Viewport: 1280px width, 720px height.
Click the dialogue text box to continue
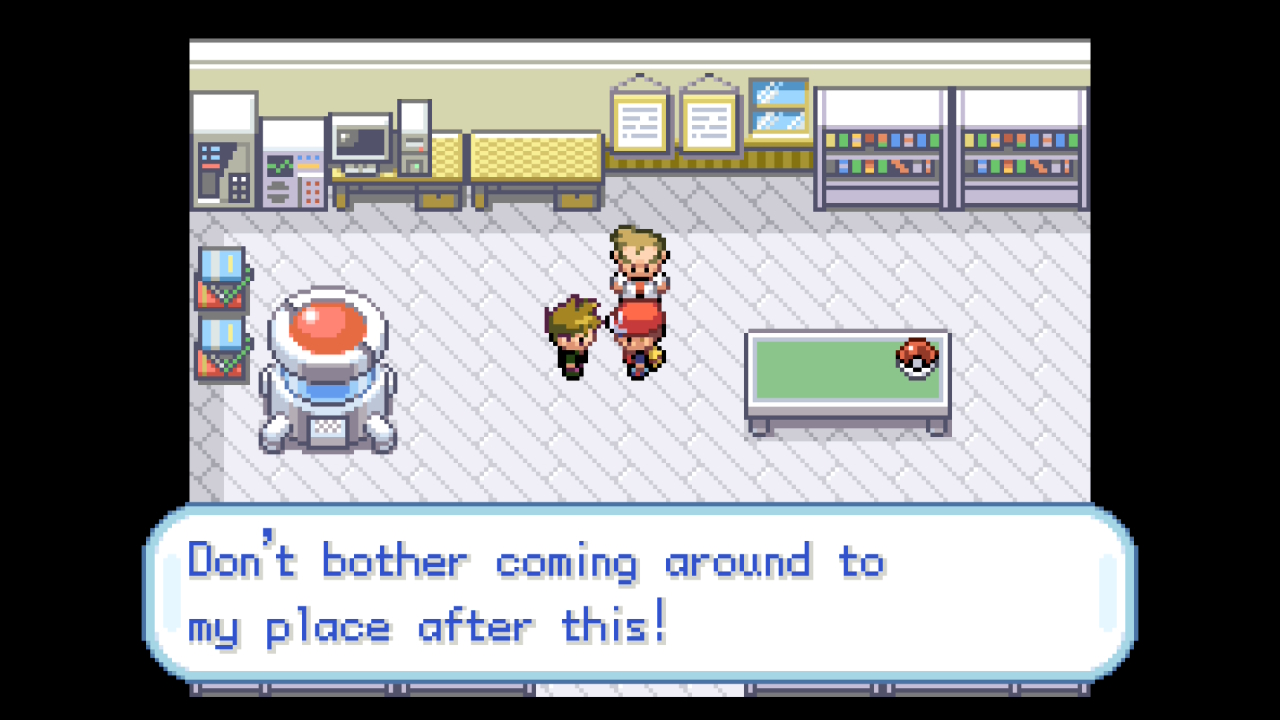point(640,594)
